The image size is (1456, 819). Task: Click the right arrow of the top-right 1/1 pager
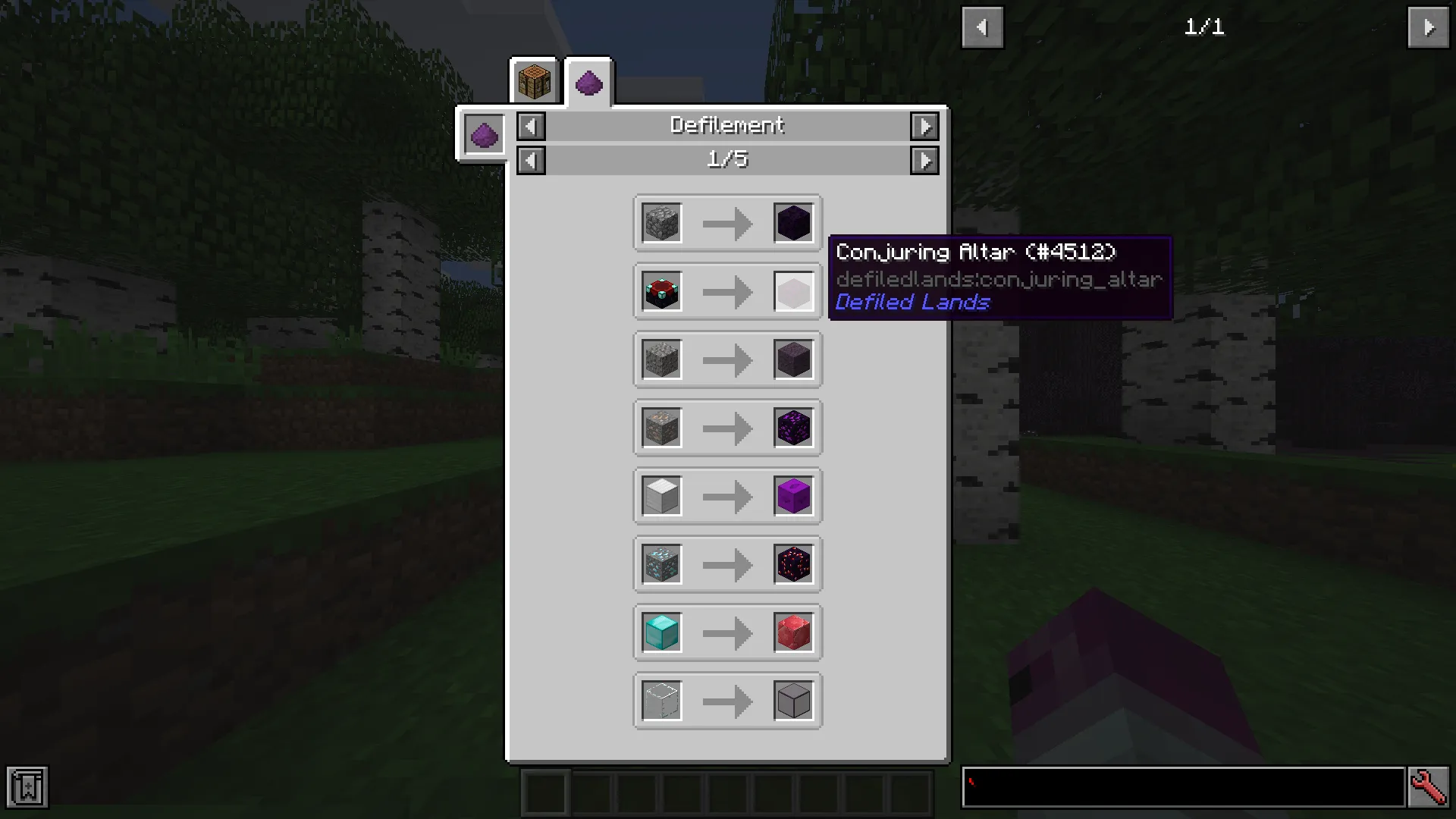point(1429,27)
